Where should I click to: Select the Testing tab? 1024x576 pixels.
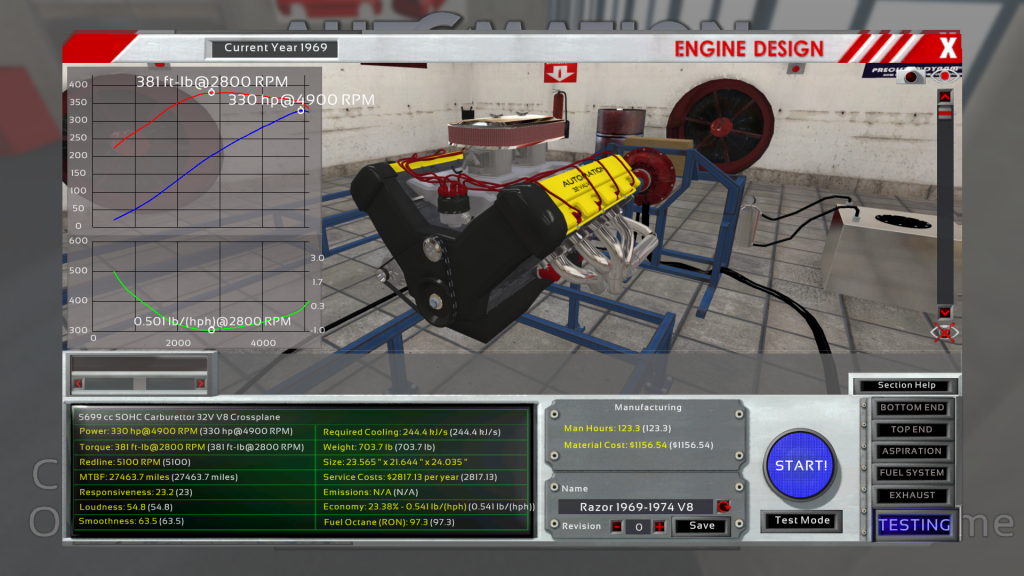coord(914,524)
